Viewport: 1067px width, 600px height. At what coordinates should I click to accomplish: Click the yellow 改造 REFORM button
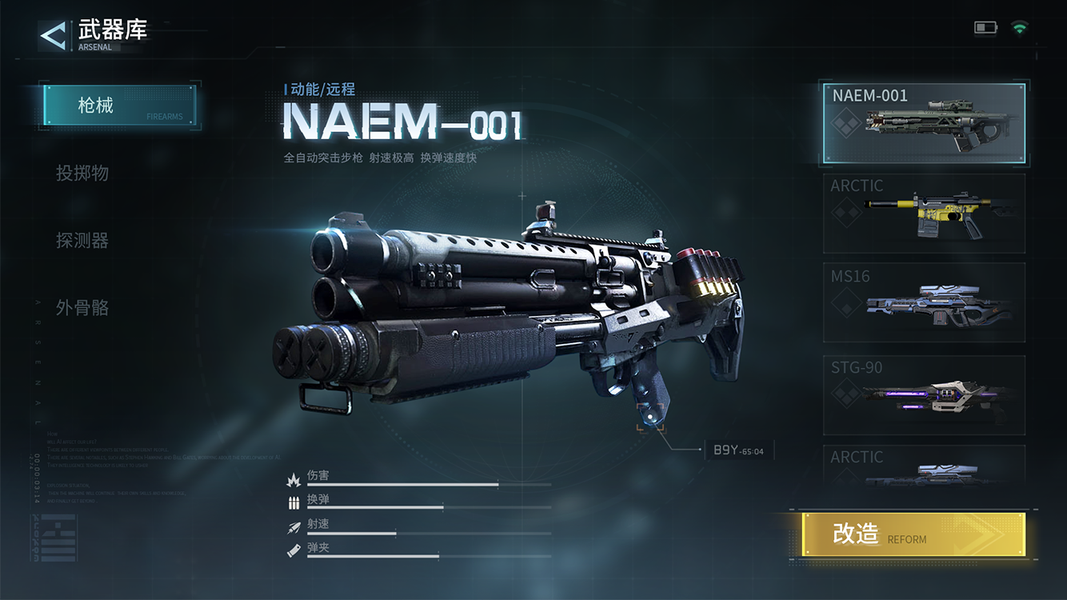pyautogui.click(x=913, y=535)
